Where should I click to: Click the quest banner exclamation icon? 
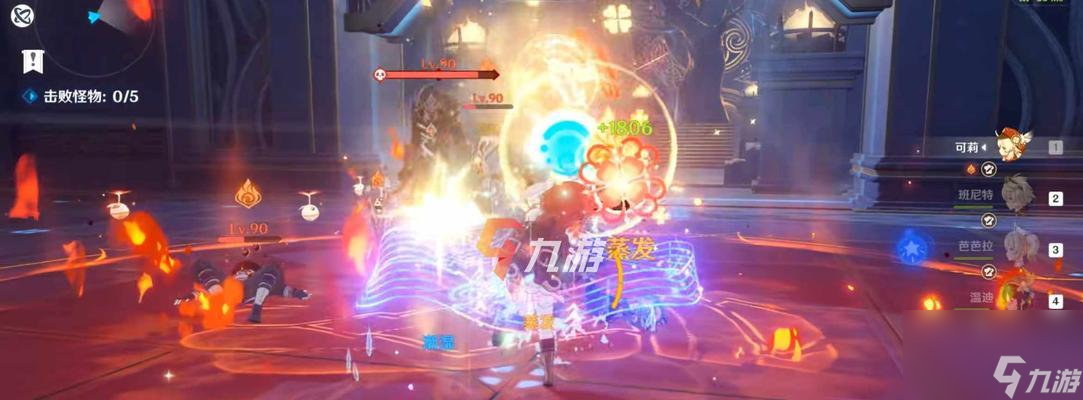32,61
